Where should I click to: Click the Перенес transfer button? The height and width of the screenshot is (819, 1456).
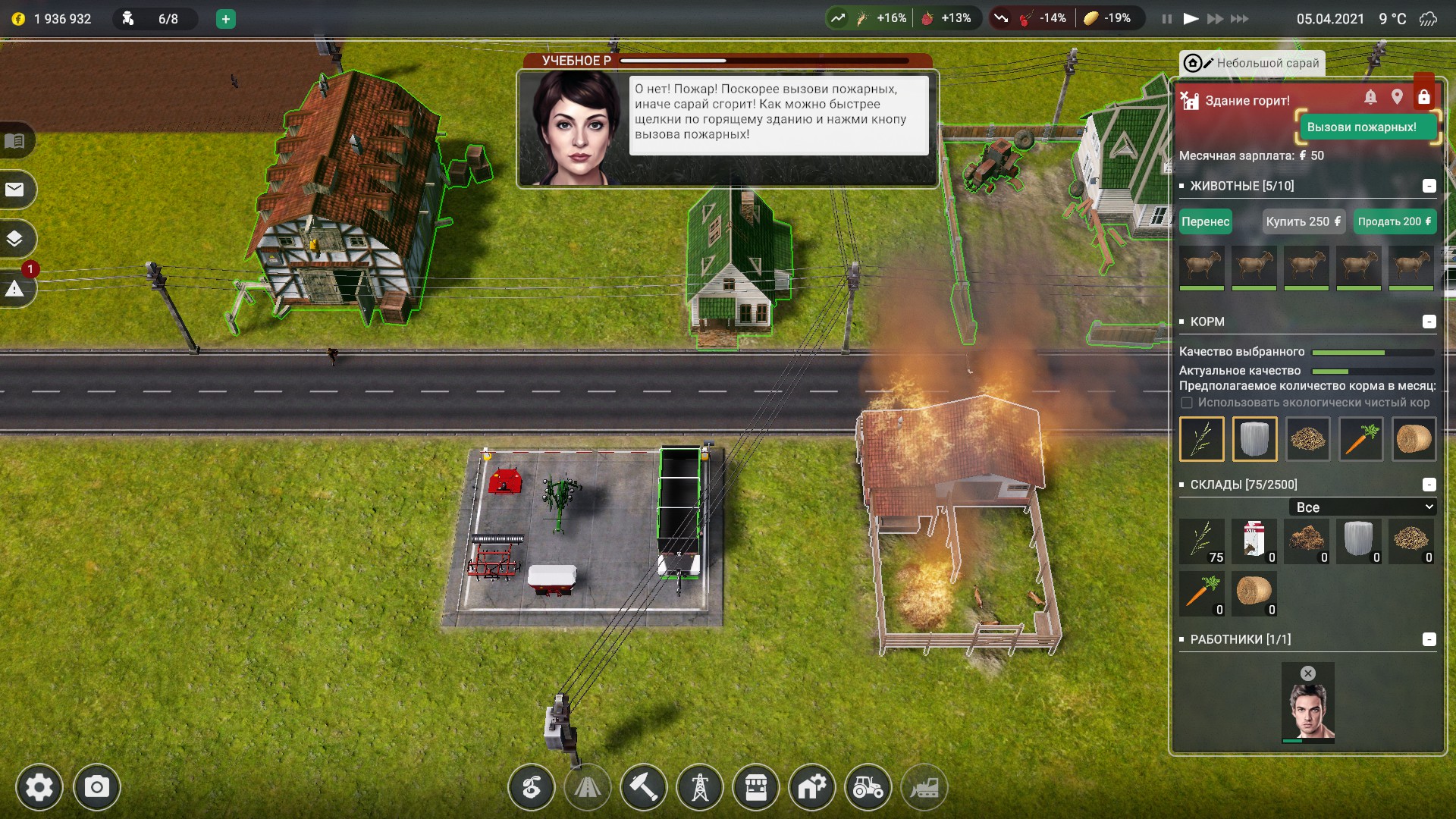[1205, 221]
